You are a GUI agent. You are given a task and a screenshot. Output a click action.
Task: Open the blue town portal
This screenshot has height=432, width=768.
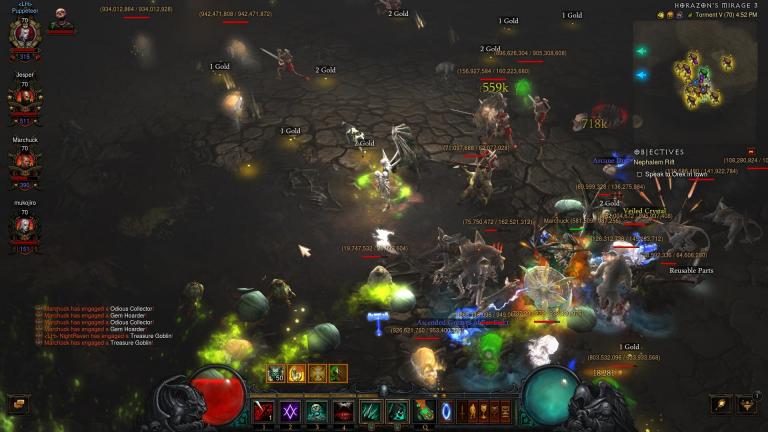[x=447, y=411]
